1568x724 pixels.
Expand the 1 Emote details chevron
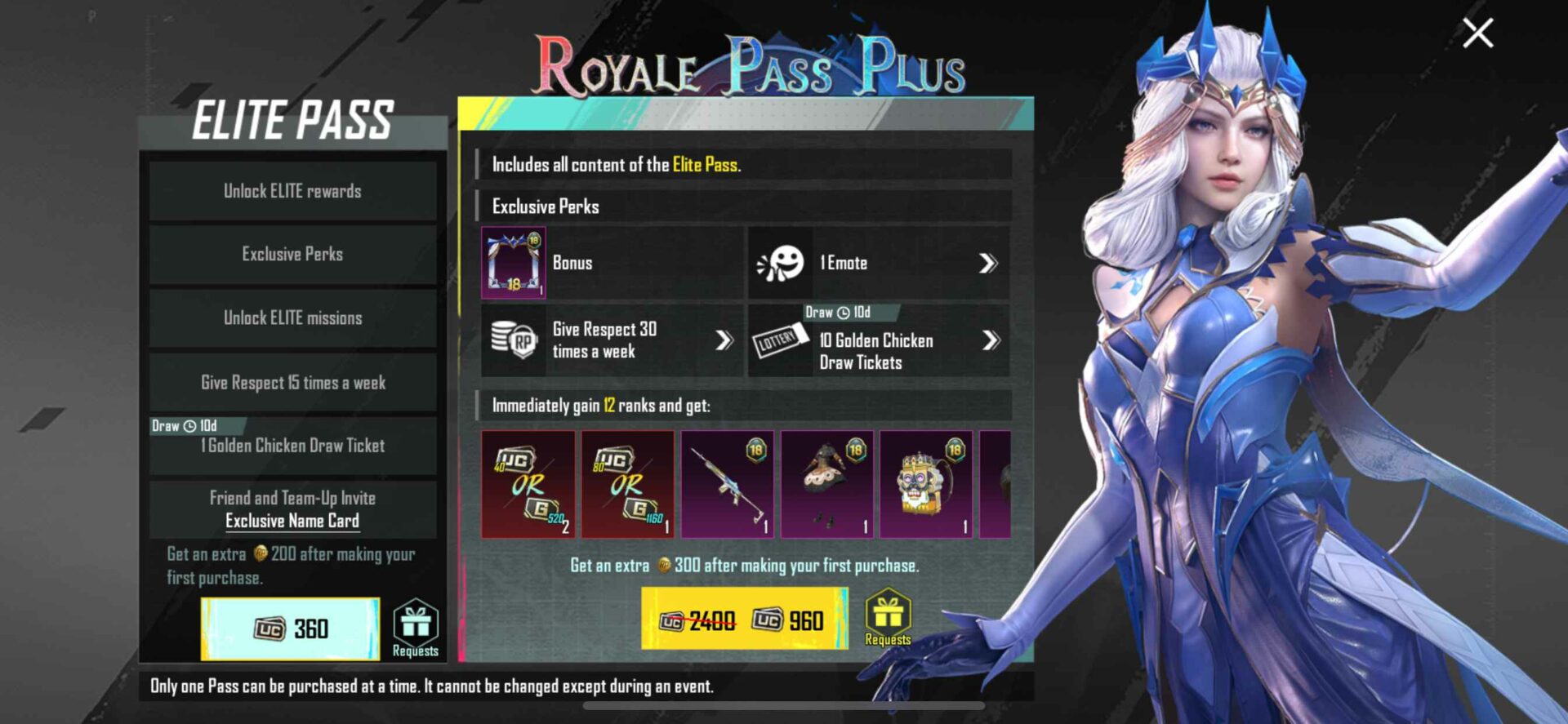click(989, 263)
